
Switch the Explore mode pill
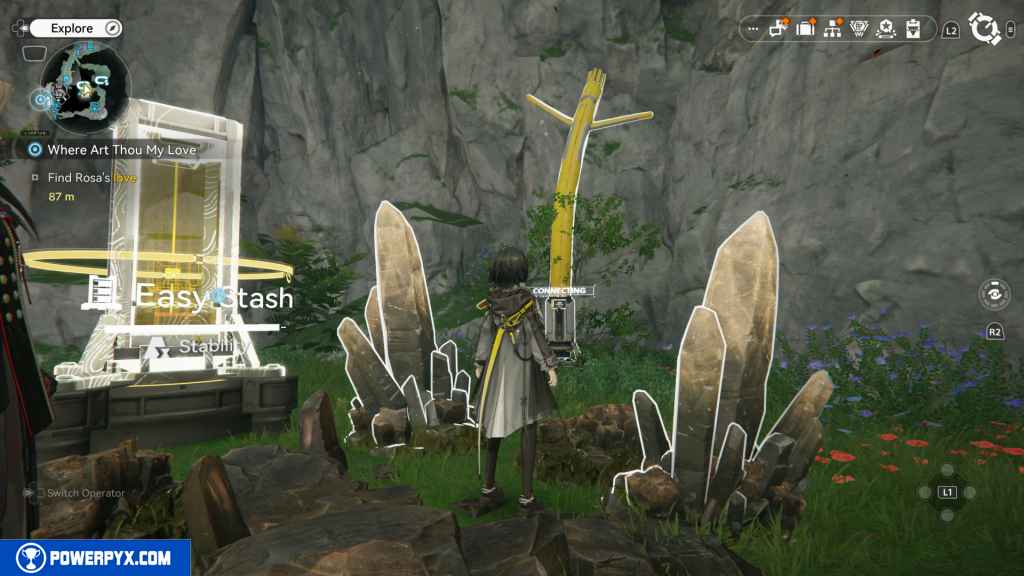click(76, 28)
